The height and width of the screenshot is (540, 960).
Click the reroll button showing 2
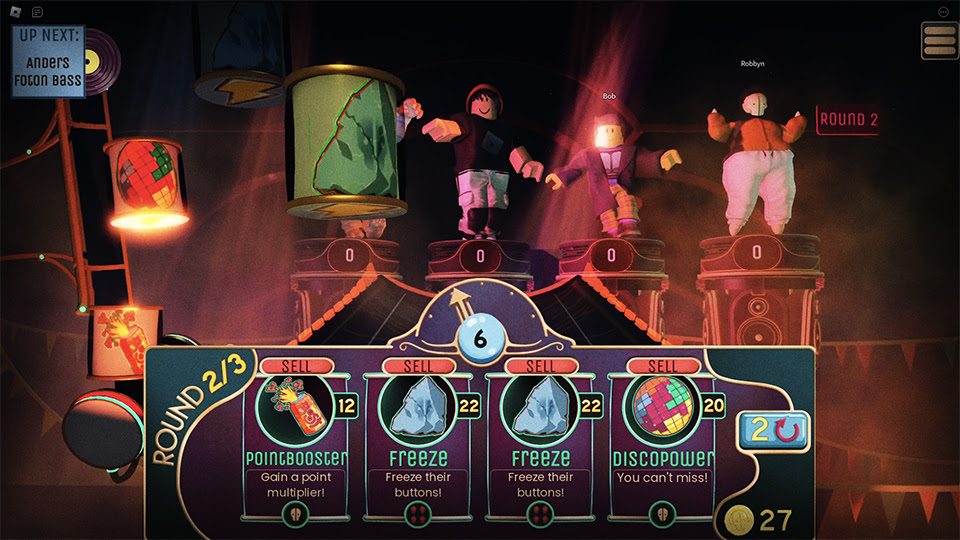[774, 432]
